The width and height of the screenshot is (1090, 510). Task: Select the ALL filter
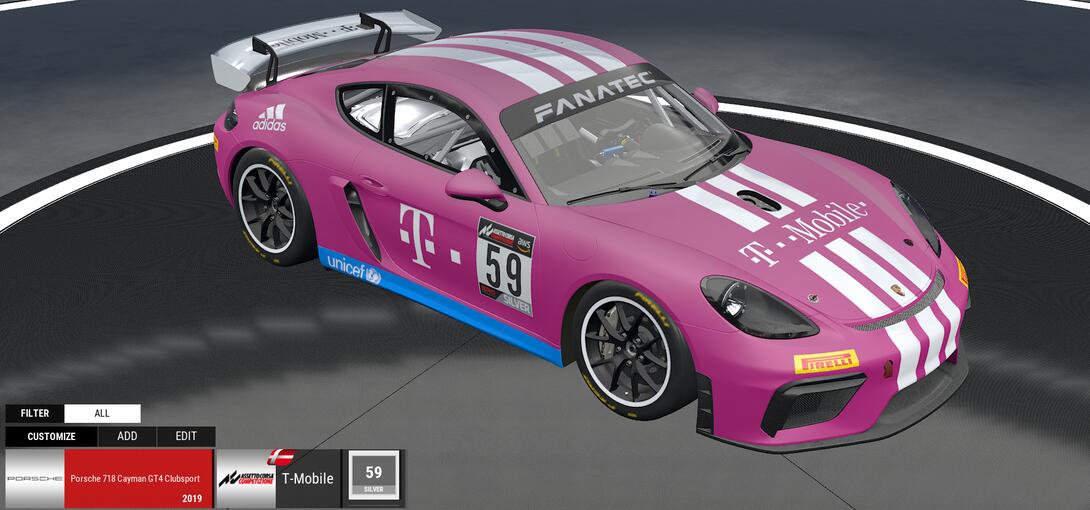tap(102, 413)
